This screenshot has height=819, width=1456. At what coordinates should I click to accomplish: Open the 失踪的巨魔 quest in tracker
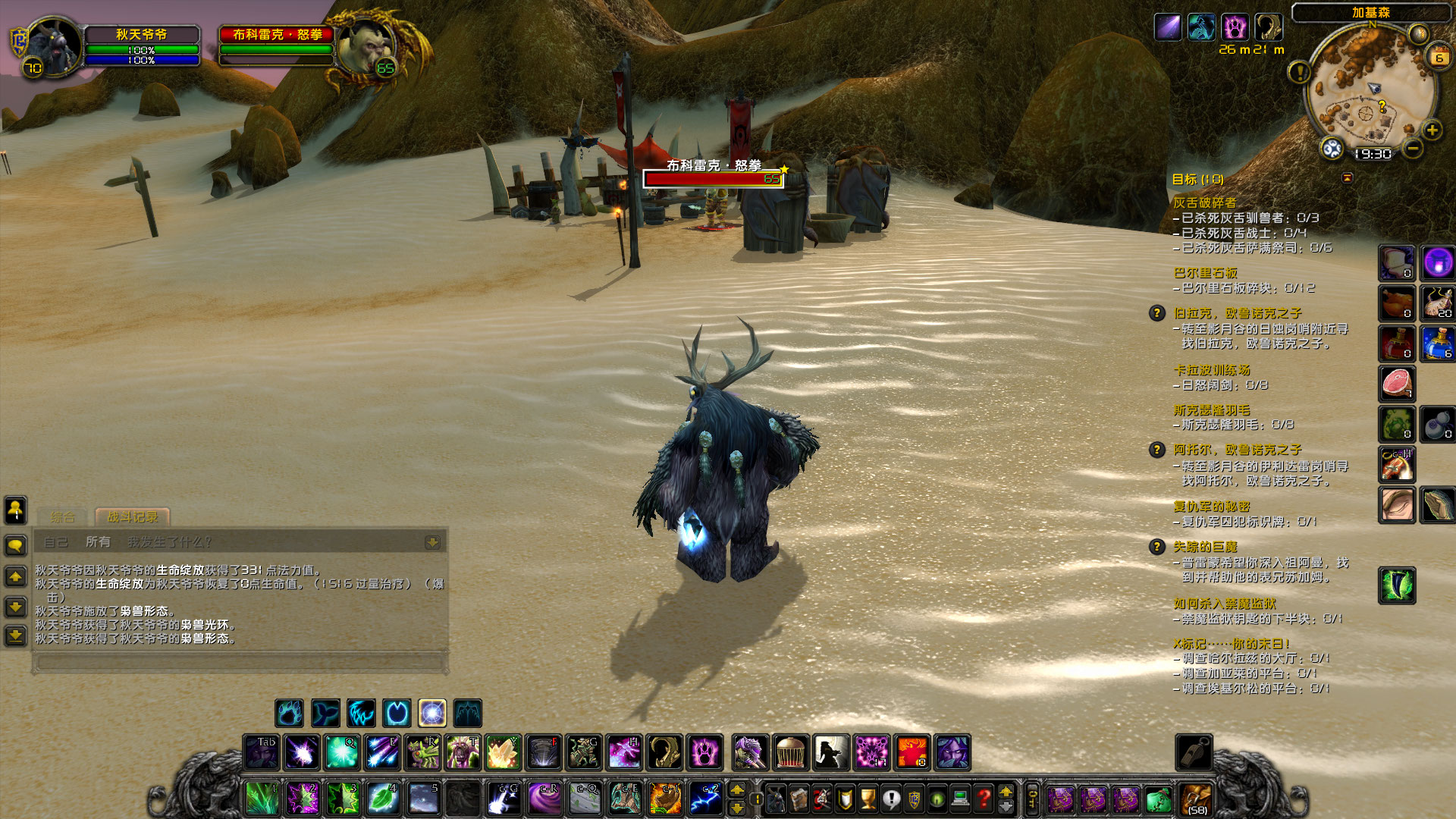point(1204,547)
